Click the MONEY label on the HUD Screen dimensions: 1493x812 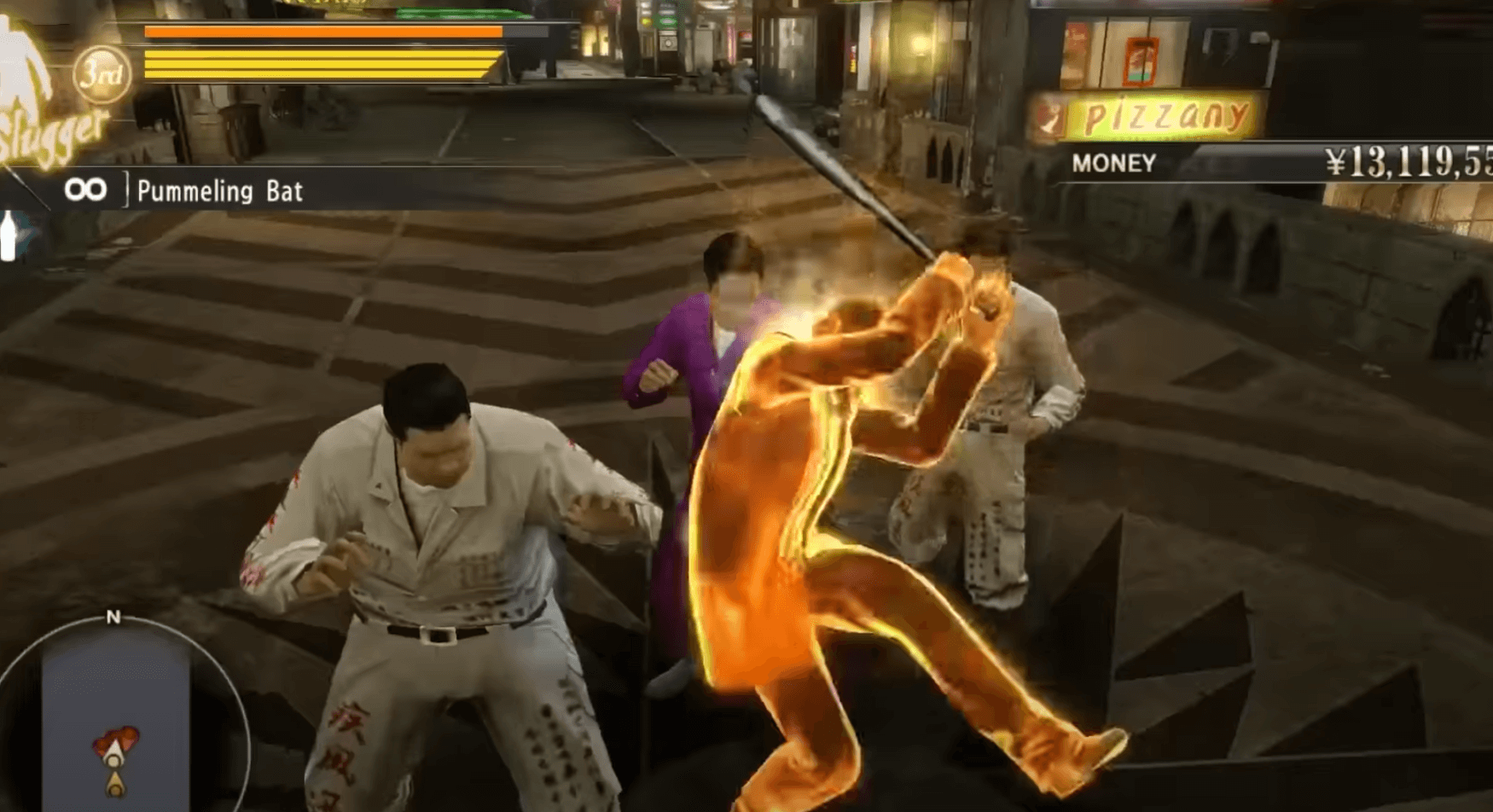(x=1112, y=163)
